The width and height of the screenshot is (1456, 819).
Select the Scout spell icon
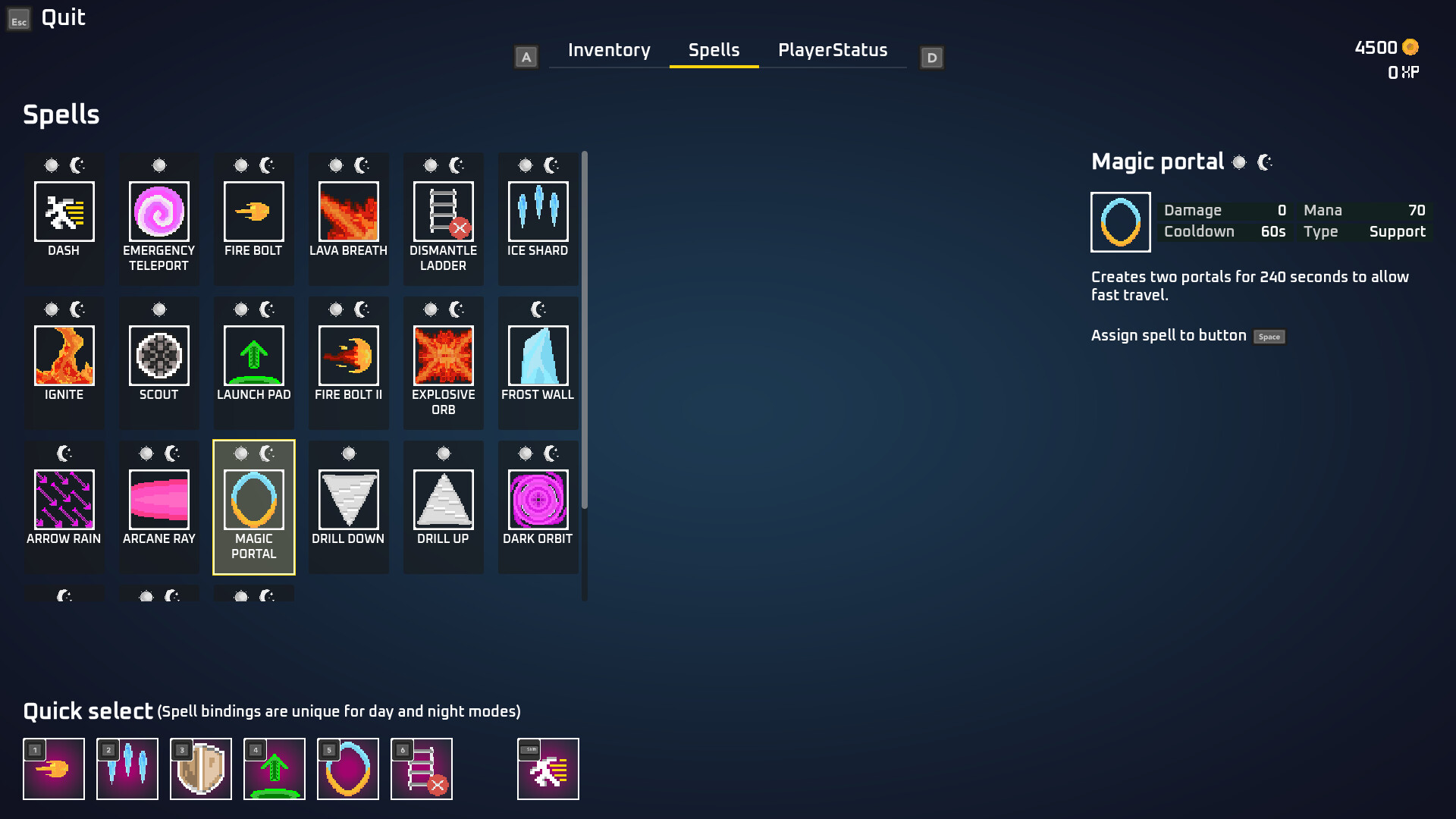(159, 356)
